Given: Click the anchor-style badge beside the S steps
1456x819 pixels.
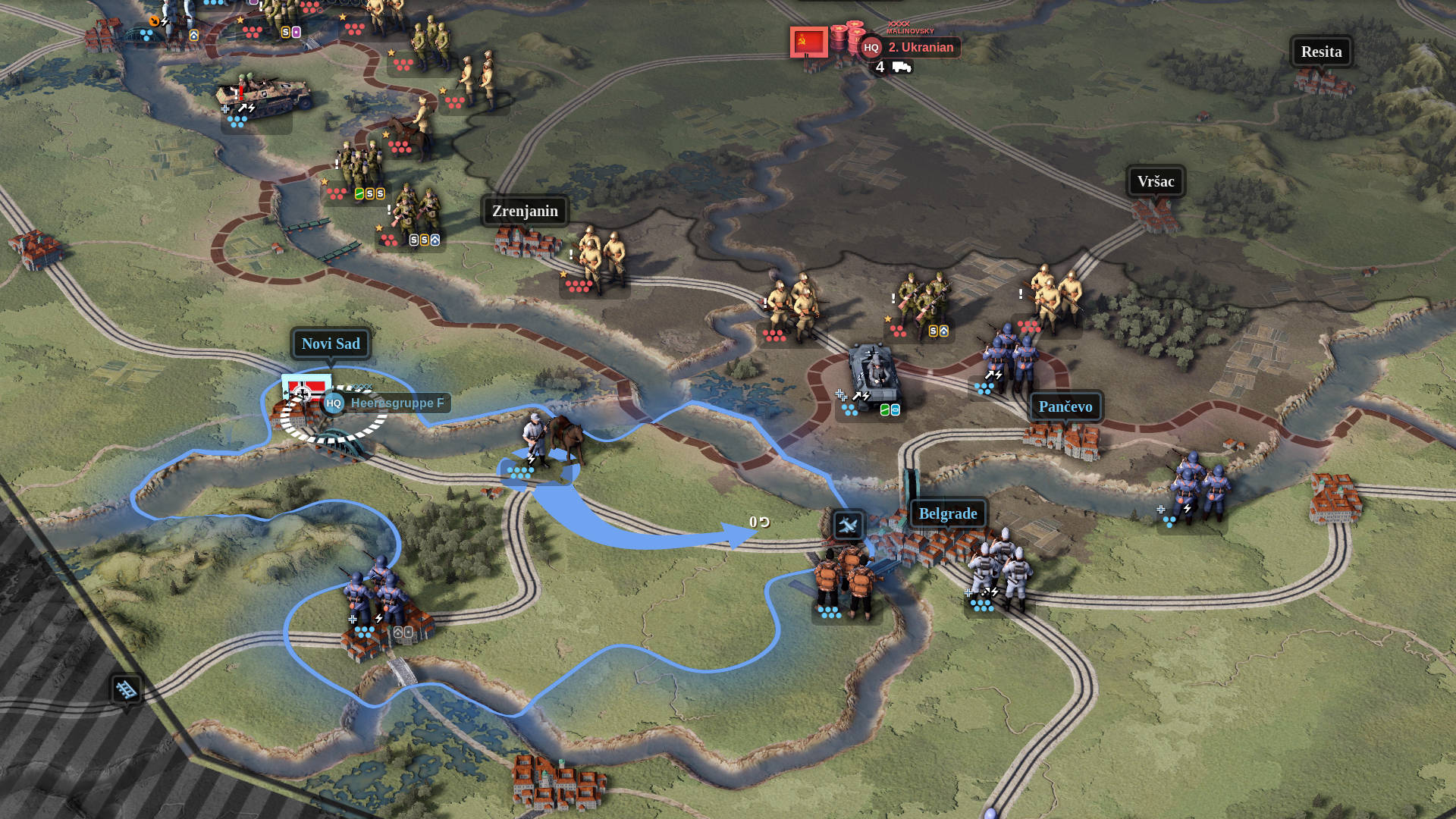Looking at the screenshot, I should [435, 239].
